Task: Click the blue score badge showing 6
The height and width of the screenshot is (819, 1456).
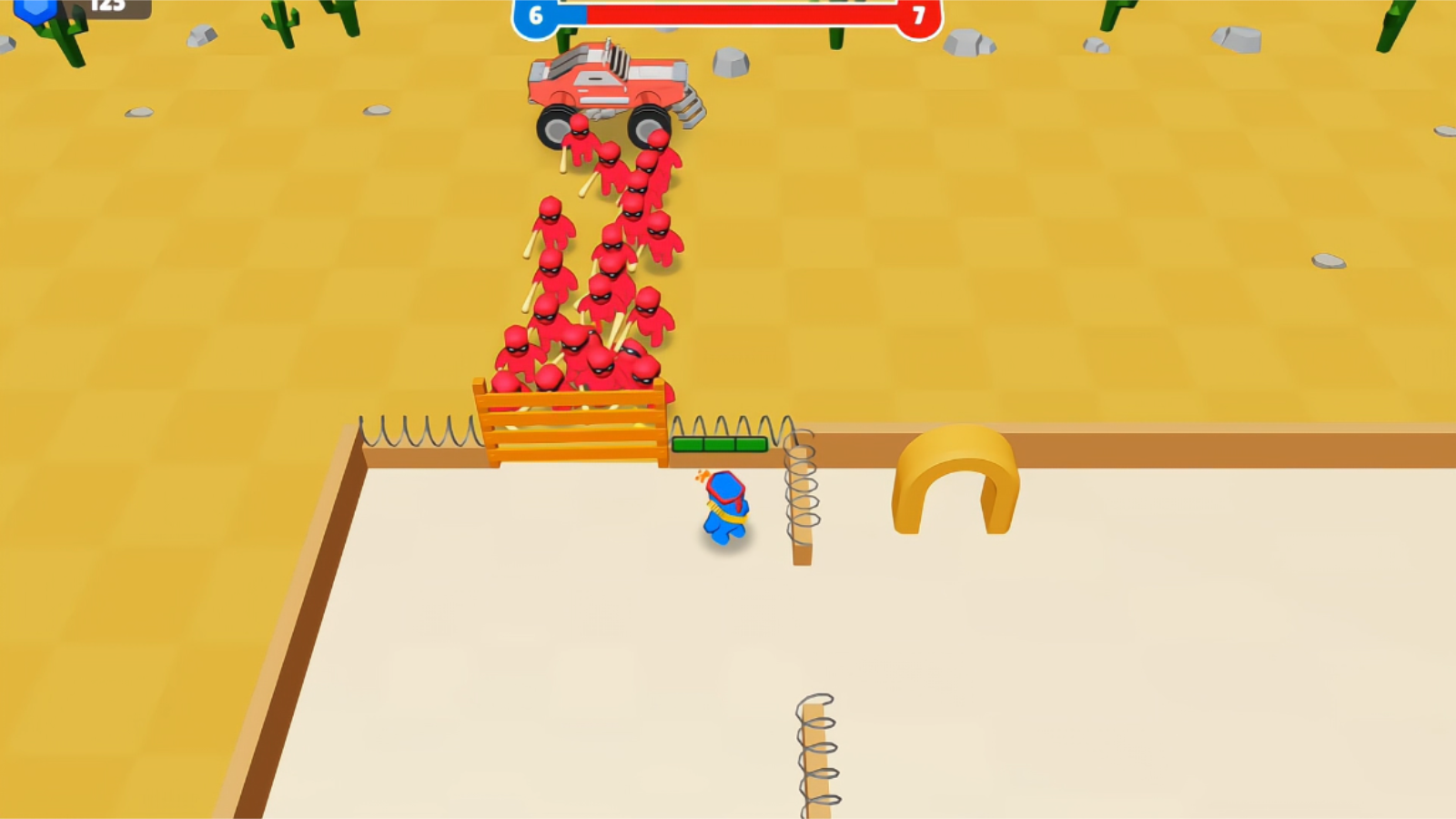Action: (534, 14)
